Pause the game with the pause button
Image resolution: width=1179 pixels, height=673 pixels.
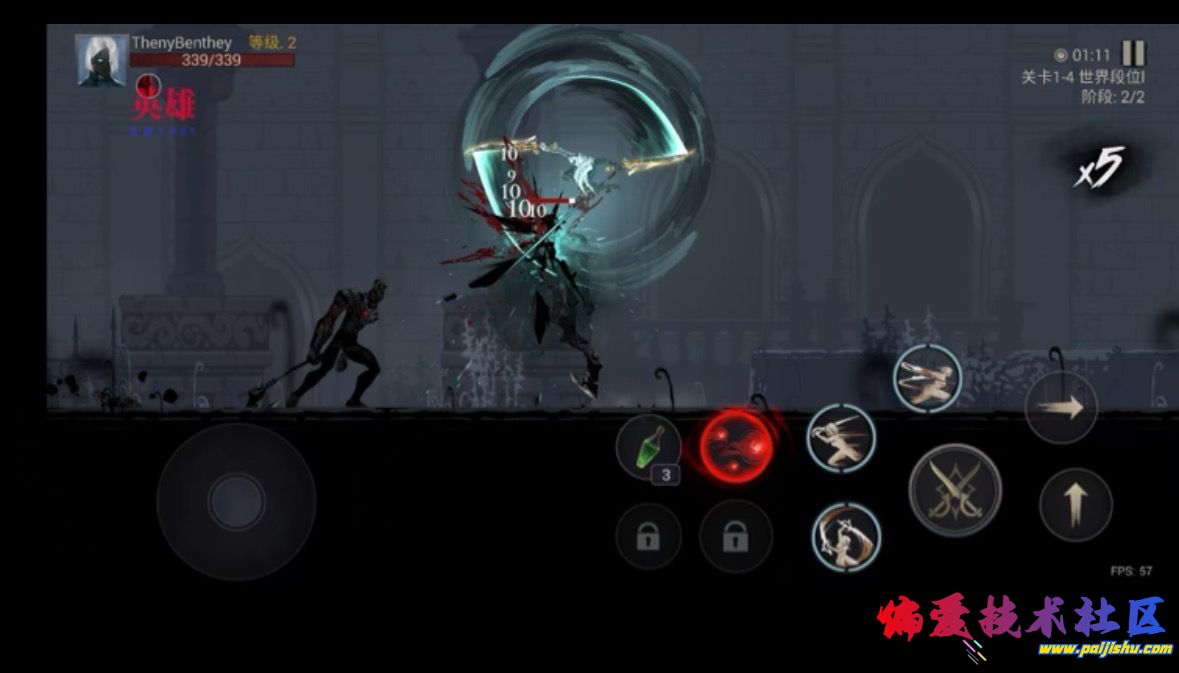coord(1133,53)
